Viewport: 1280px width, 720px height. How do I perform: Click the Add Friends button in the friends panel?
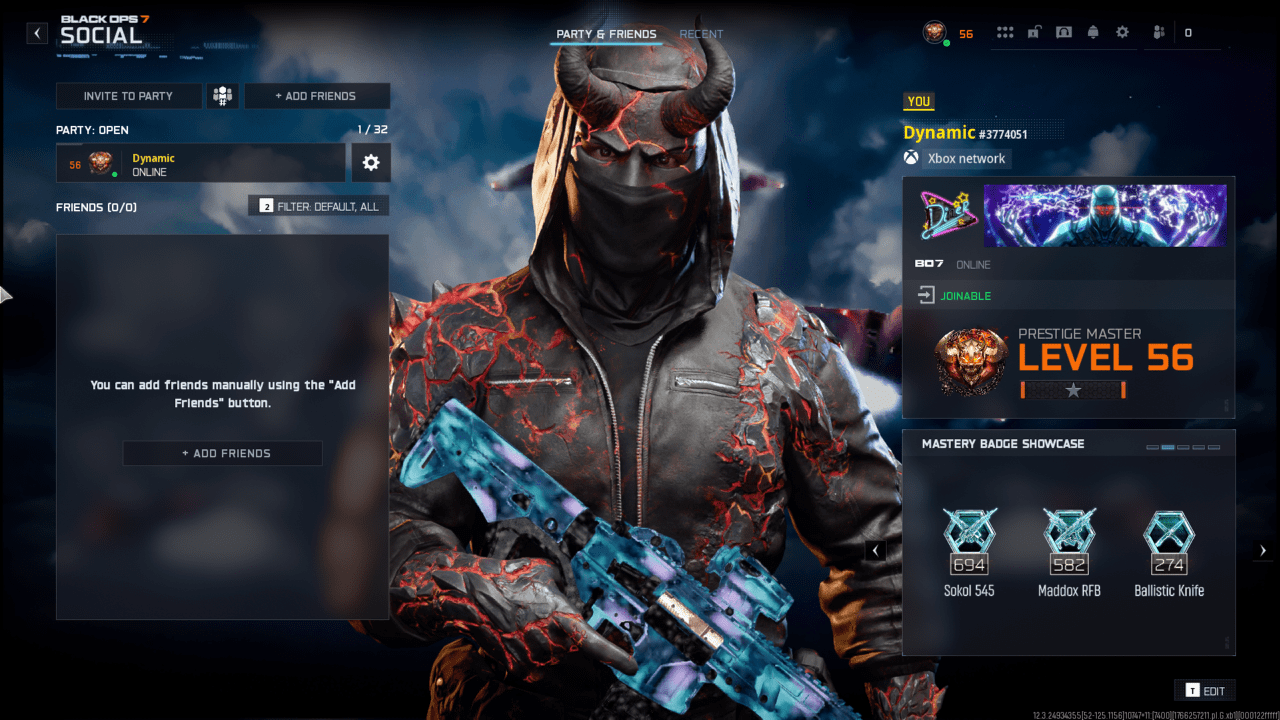(x=222, y=452)
